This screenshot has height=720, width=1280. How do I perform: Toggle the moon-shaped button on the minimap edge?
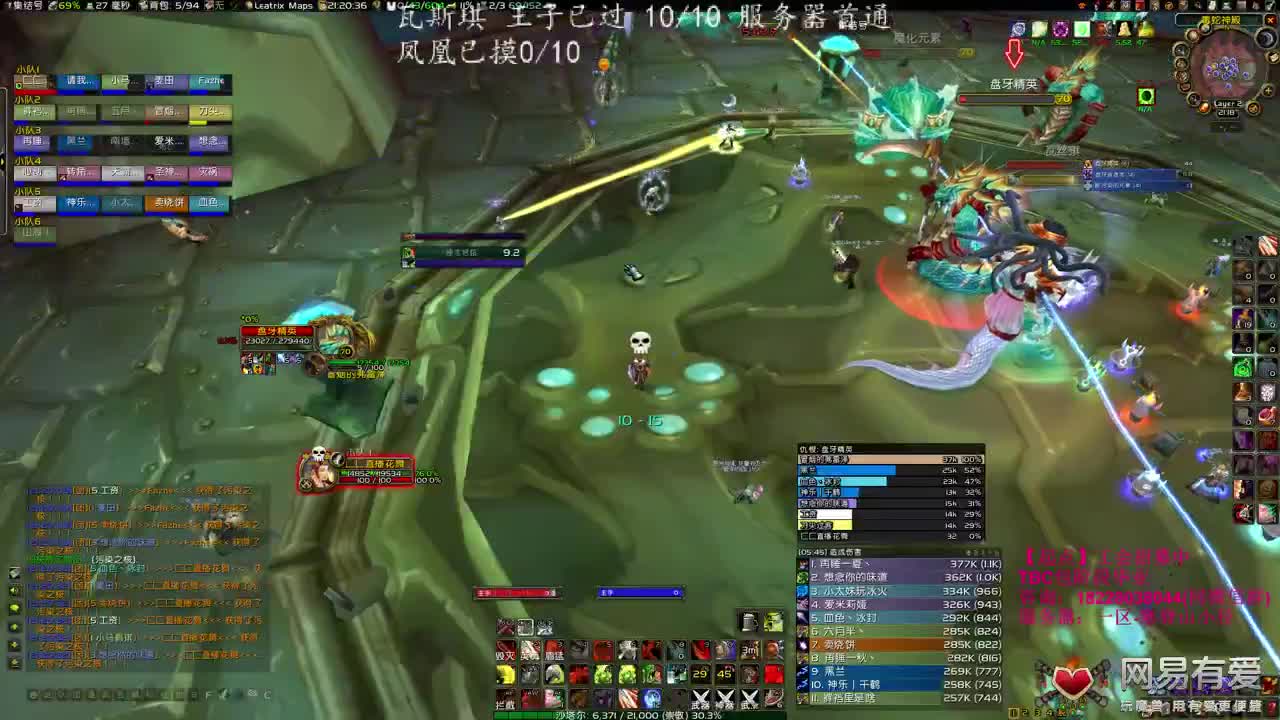click(1266, 37)
